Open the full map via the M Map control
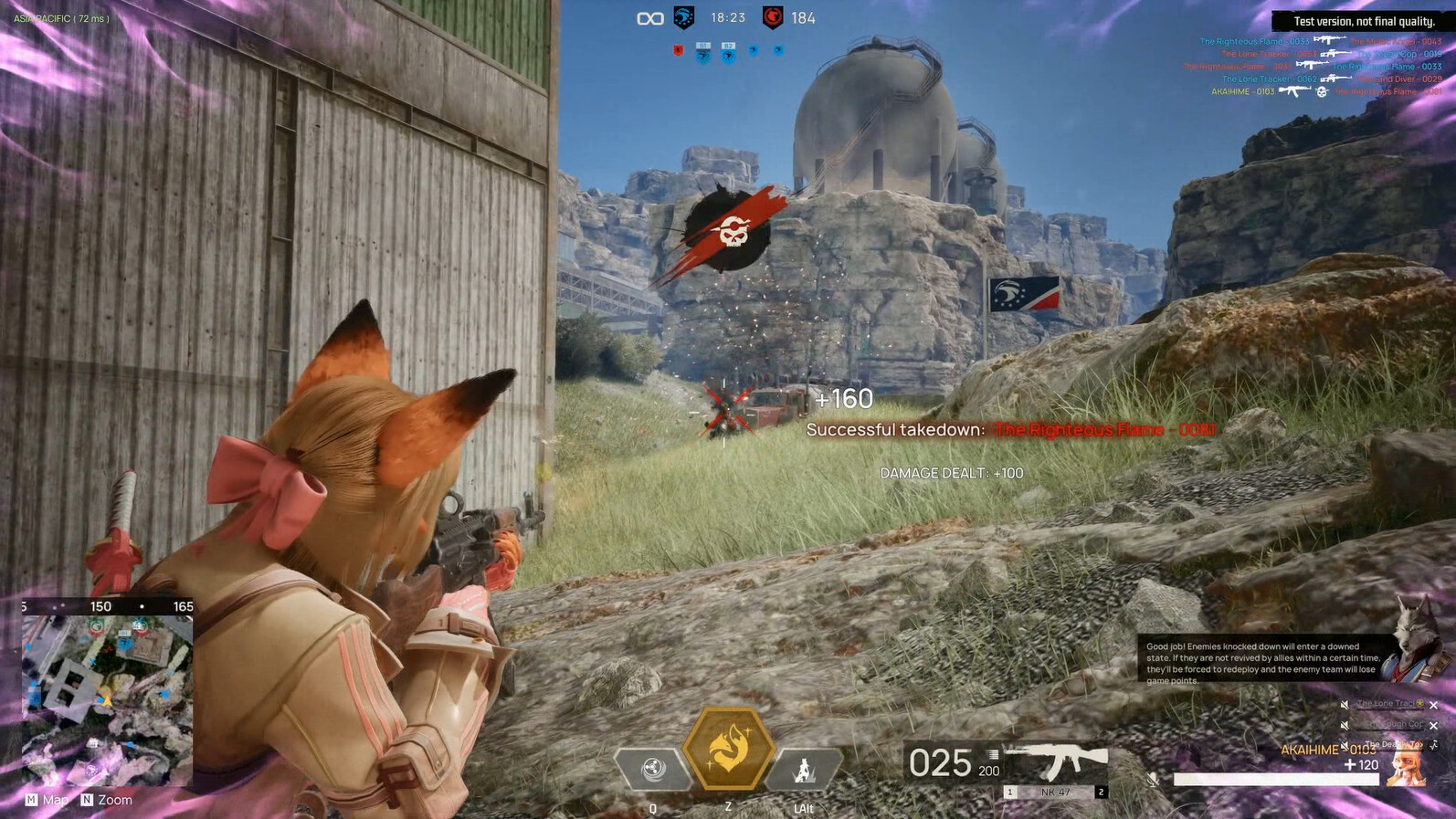The height and width of the screenshot is (819, 1456). pos(43,799)
